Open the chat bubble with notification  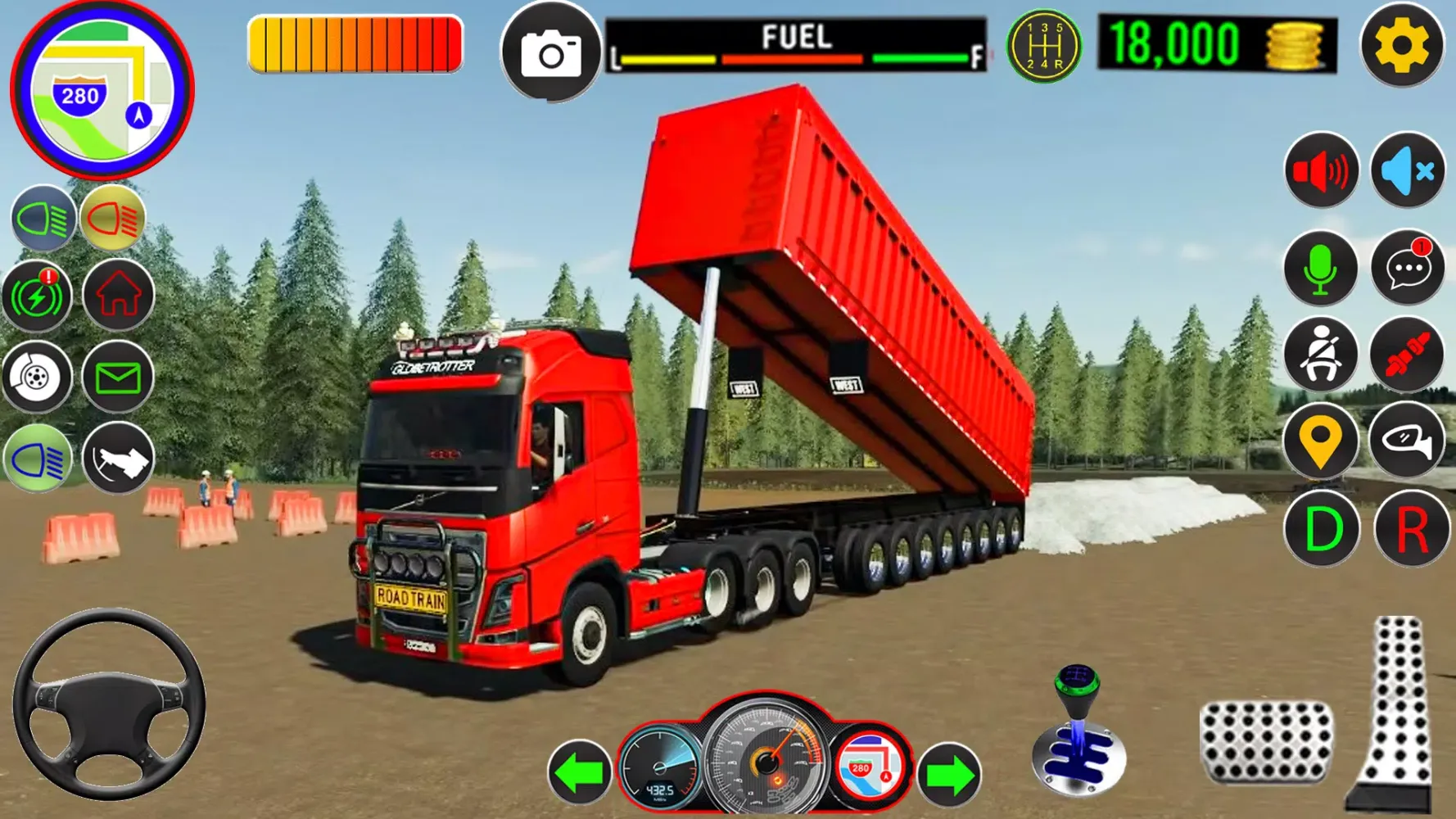pyautogui.click(x=1408, y=267)
